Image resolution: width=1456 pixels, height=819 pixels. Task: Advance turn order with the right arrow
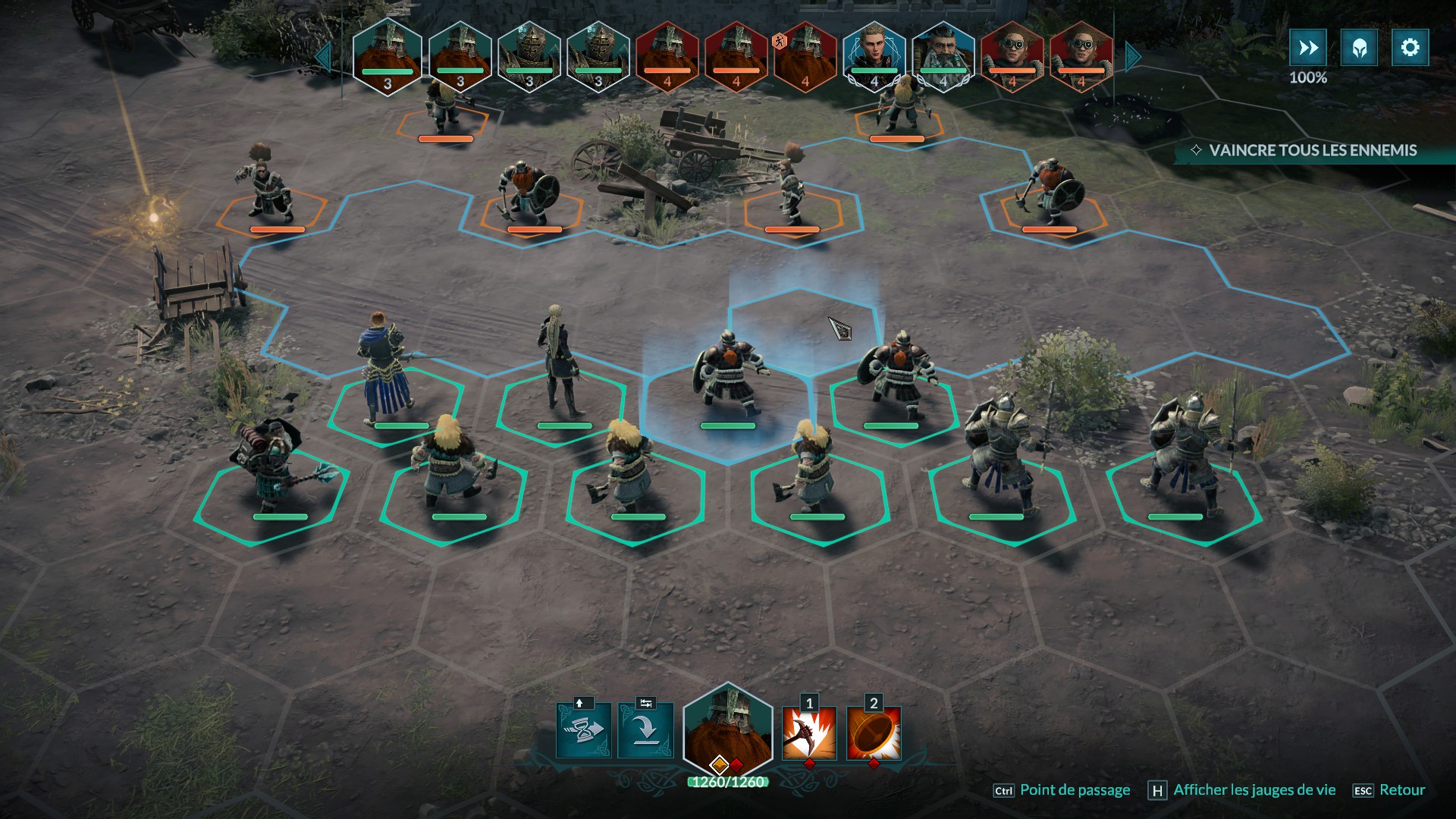point(1133,57)
